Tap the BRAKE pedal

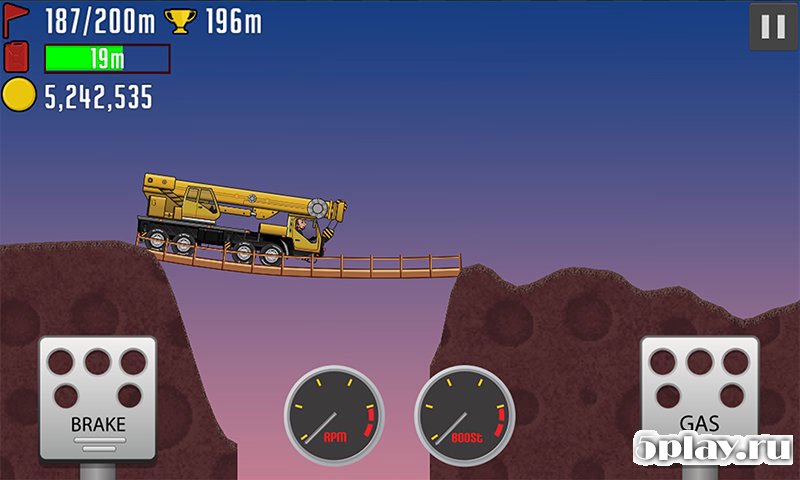[x=98, y=397]
